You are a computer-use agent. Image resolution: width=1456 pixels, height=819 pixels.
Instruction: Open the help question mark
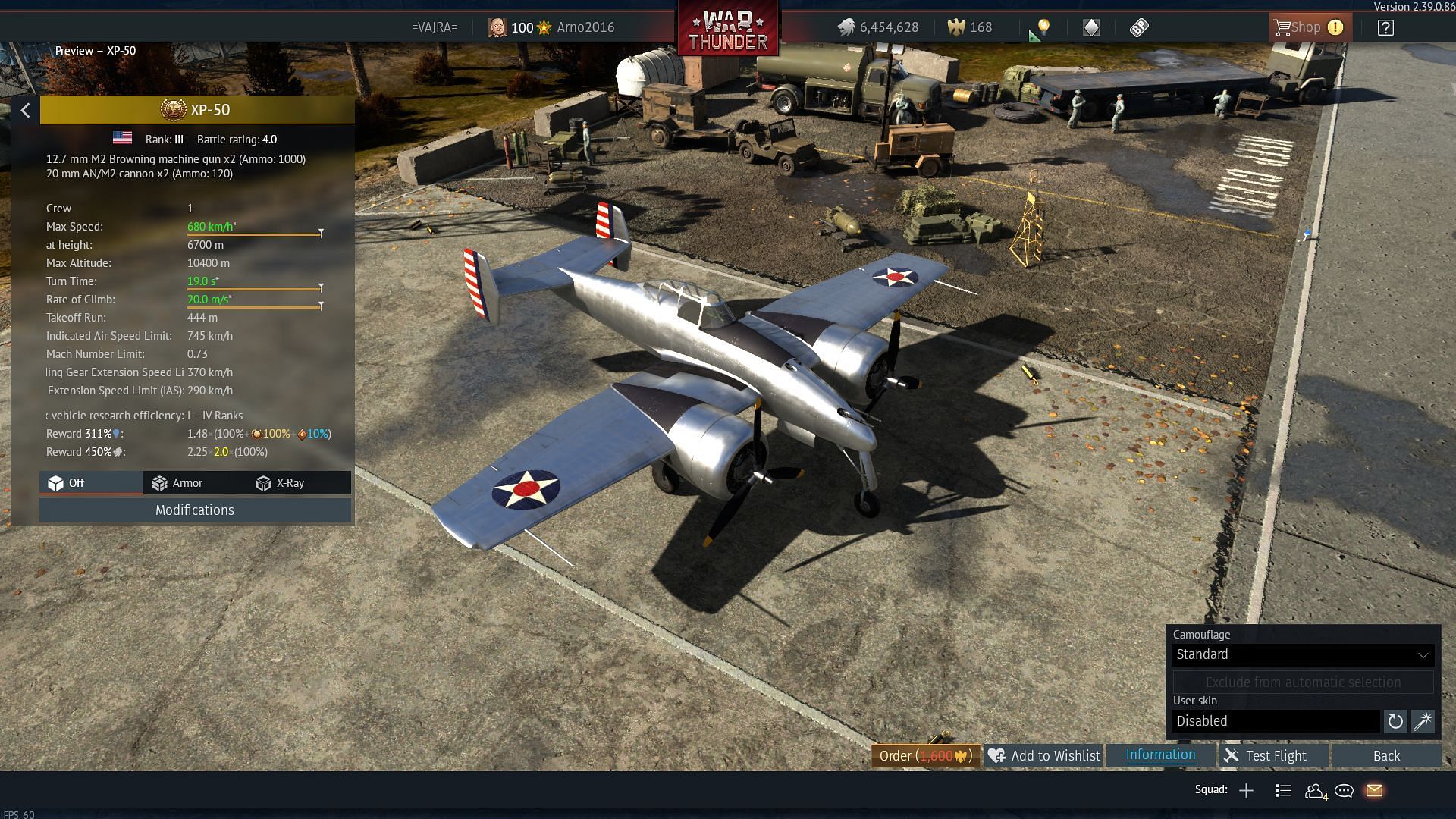[1385, 28]
